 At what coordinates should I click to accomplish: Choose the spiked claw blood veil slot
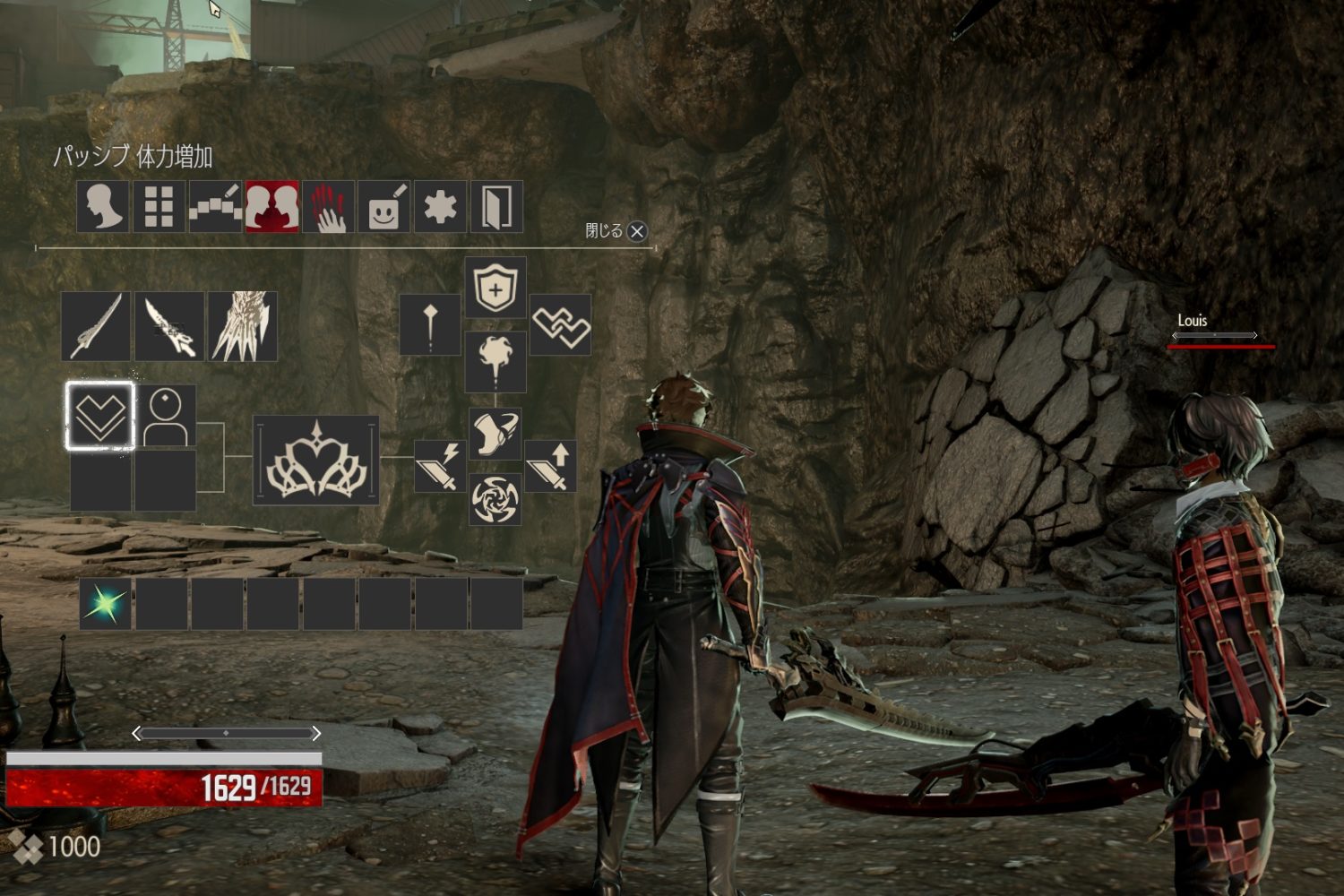click(x=243, y=326)
